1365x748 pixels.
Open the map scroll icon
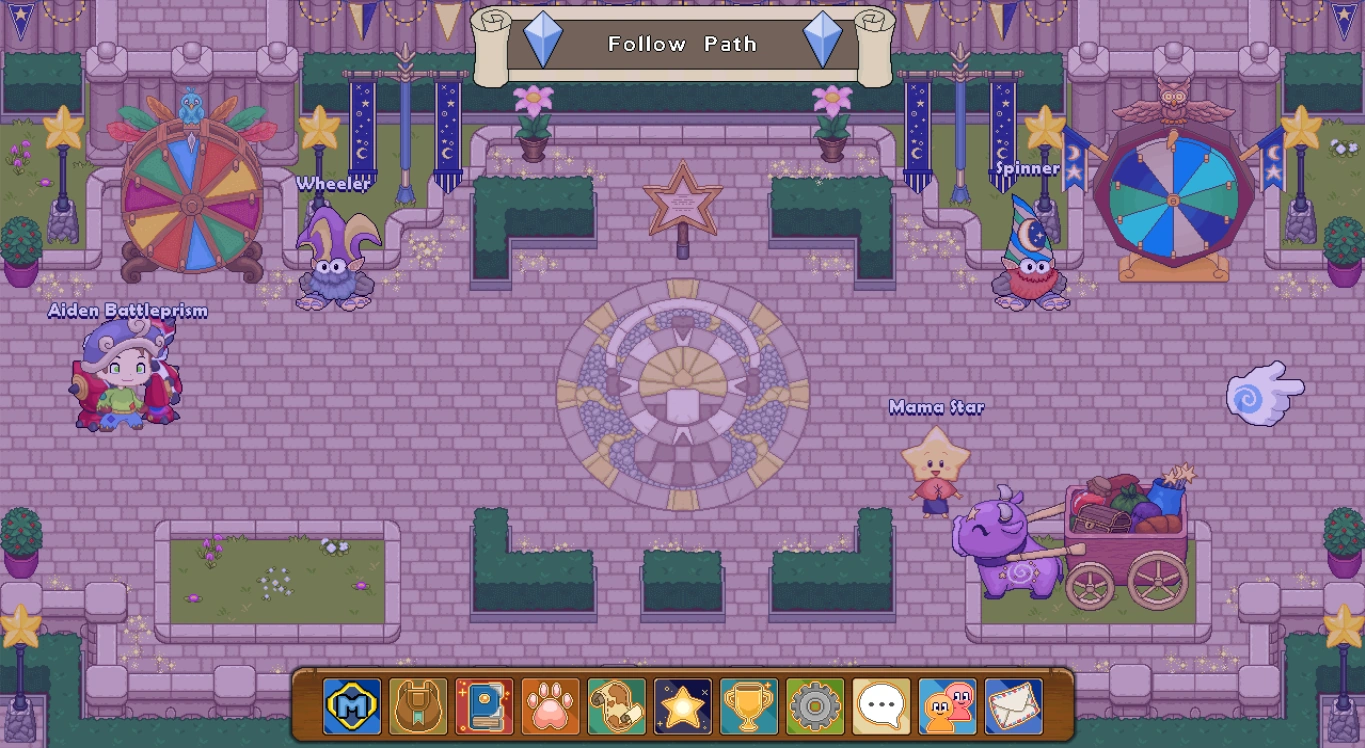pyautogui.click(x=615, y=705)
